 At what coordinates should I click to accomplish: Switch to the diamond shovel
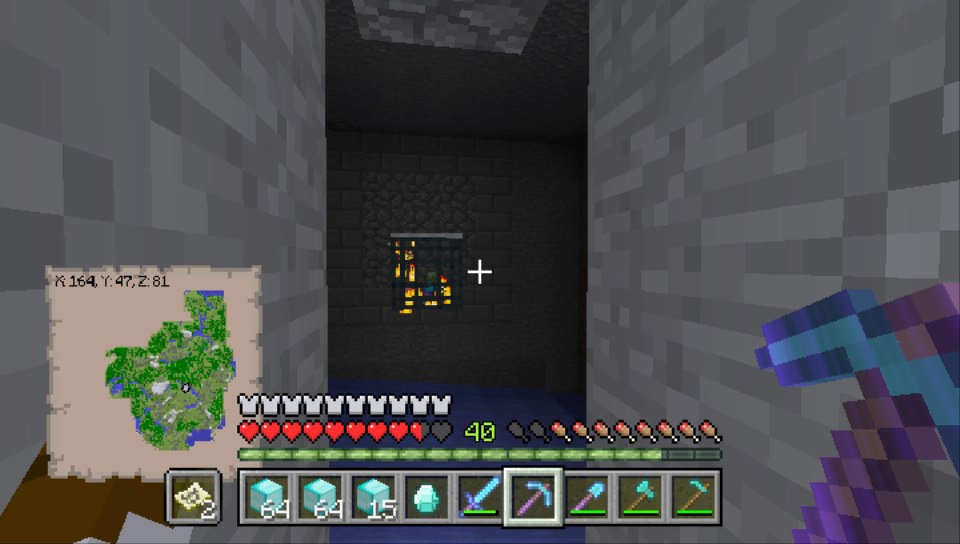(586, 497)
